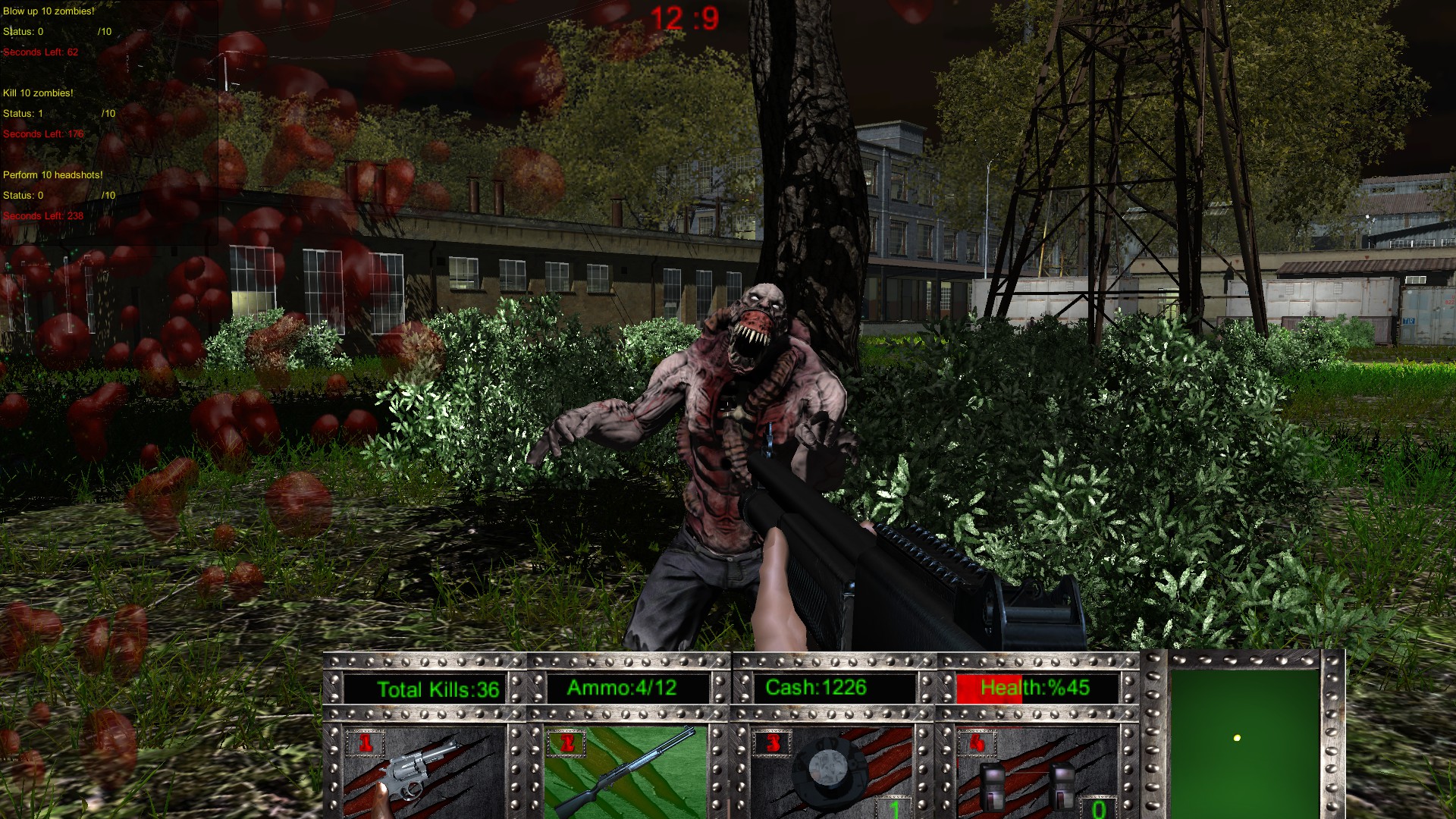Select the Kill 10 zombies objective
Screen dimensions: 1456x819
tap(38, 92)
